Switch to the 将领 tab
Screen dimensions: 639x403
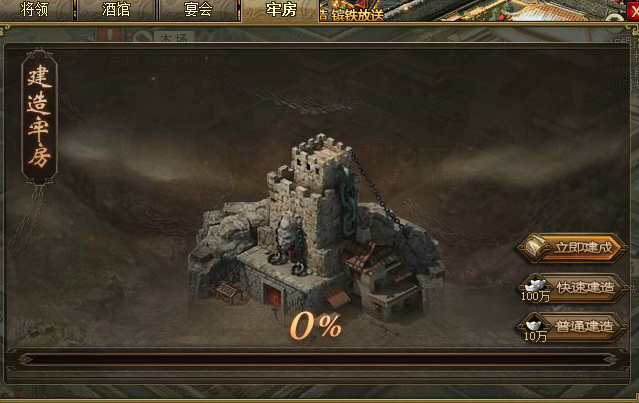(36, 10)
